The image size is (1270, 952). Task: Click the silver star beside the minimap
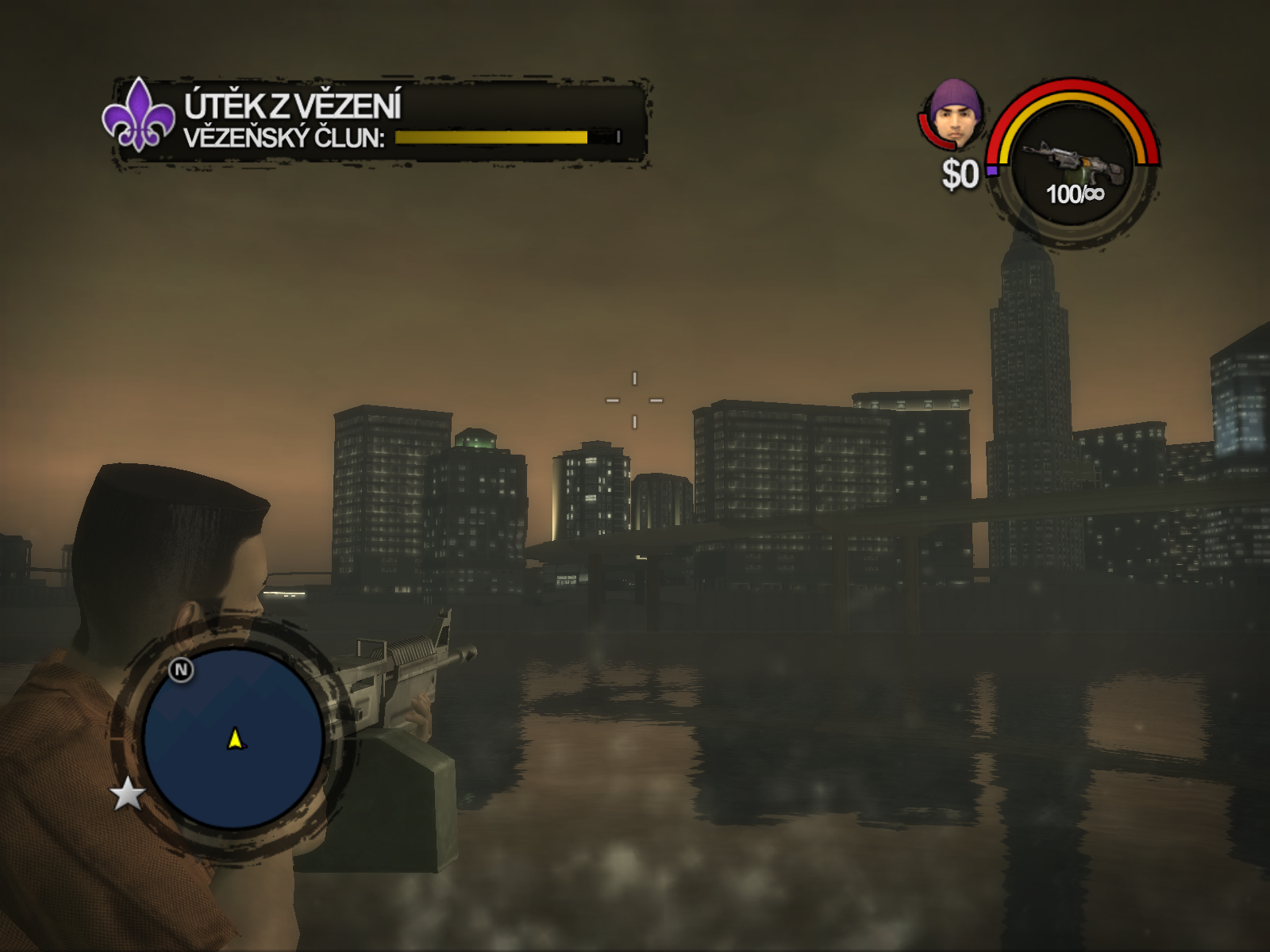128,794
